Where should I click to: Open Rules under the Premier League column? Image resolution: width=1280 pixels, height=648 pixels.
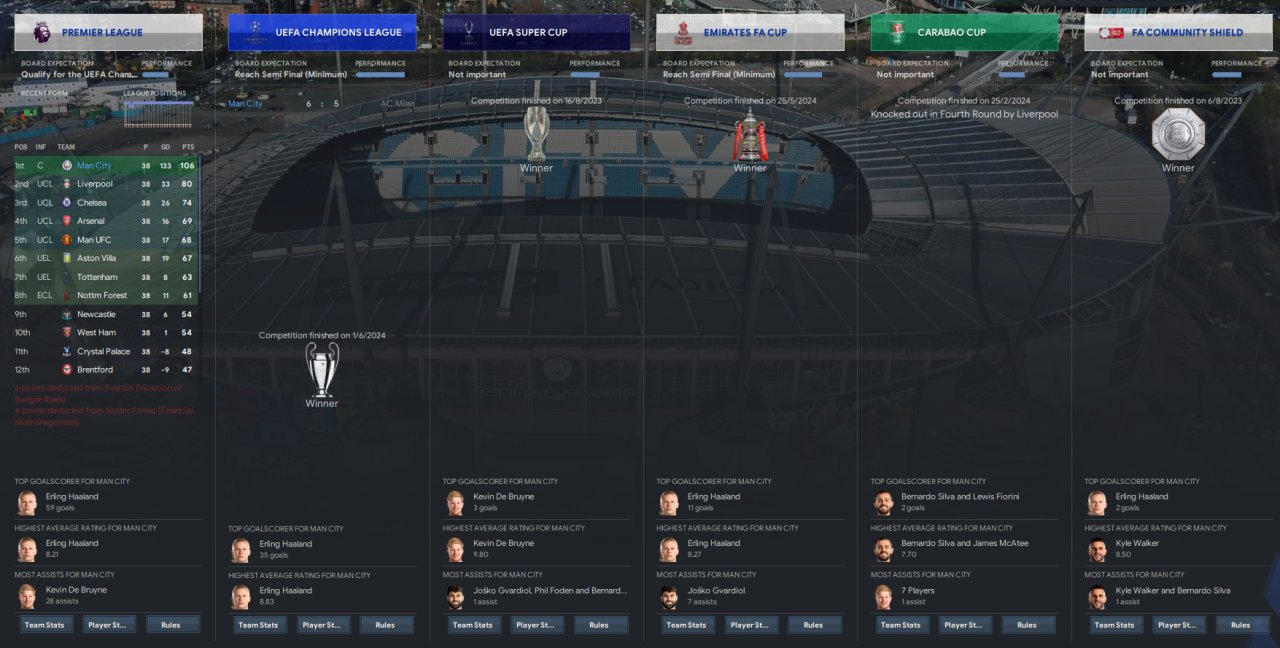171,625
